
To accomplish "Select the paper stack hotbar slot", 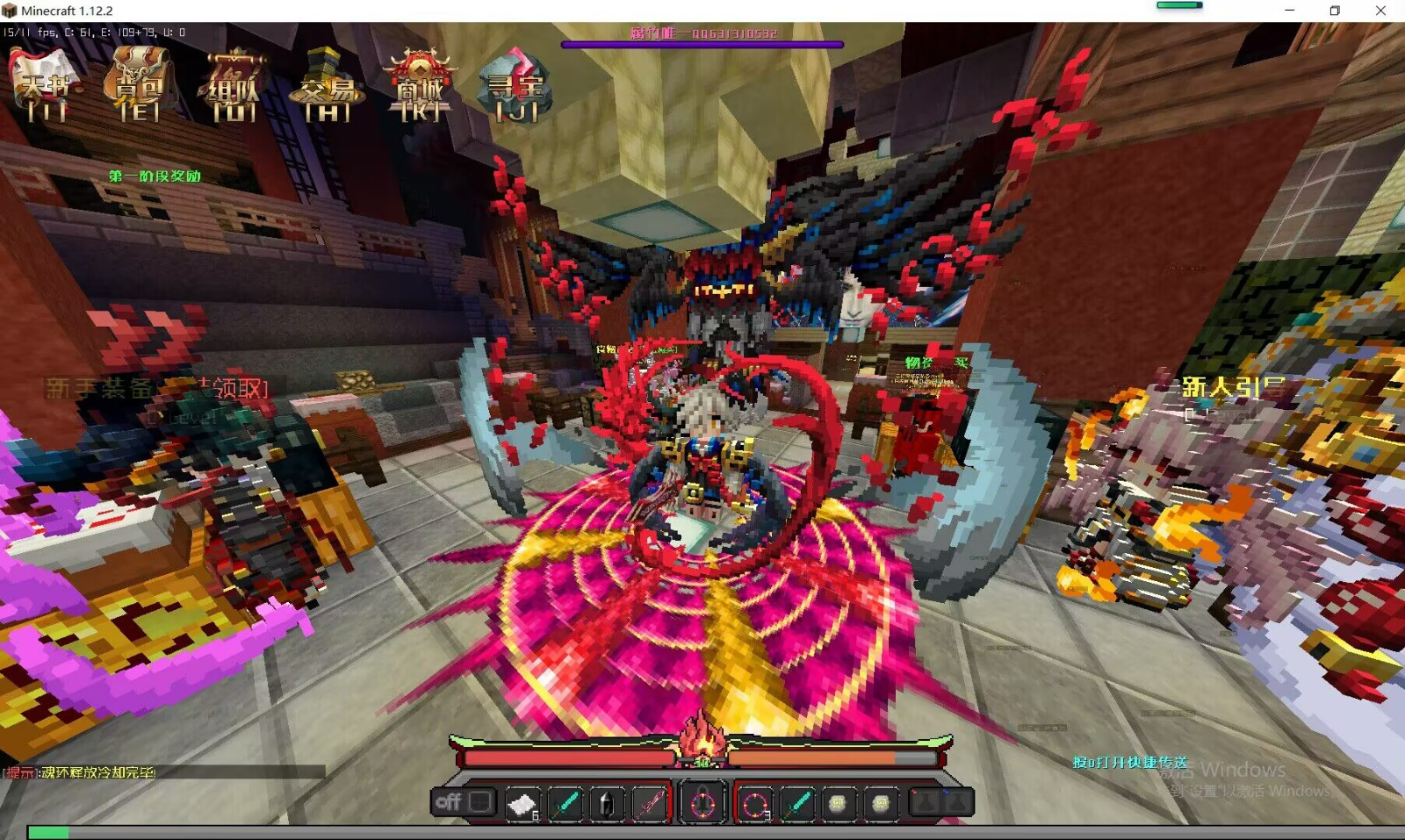I will point(522,803).
